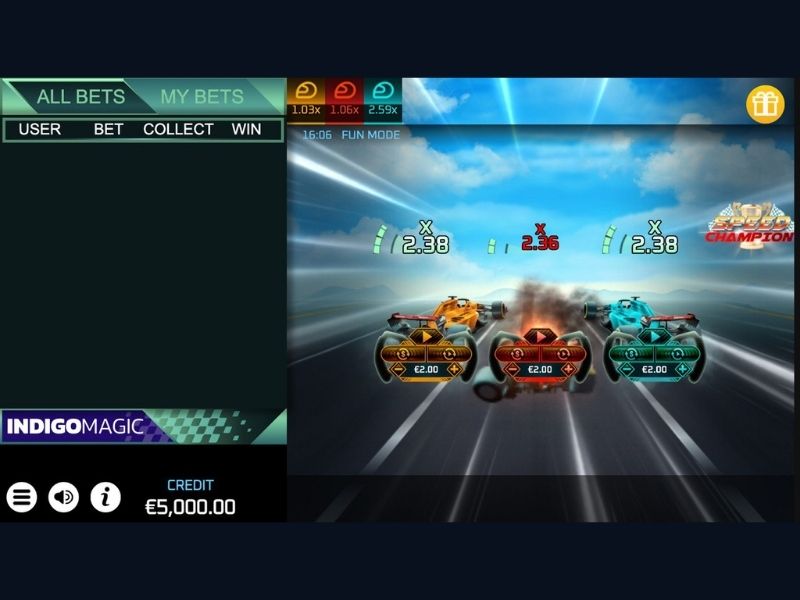Show game info with the i button
Image resolution: width=800 pixels, height=600 pixels.
click(106, 497)
